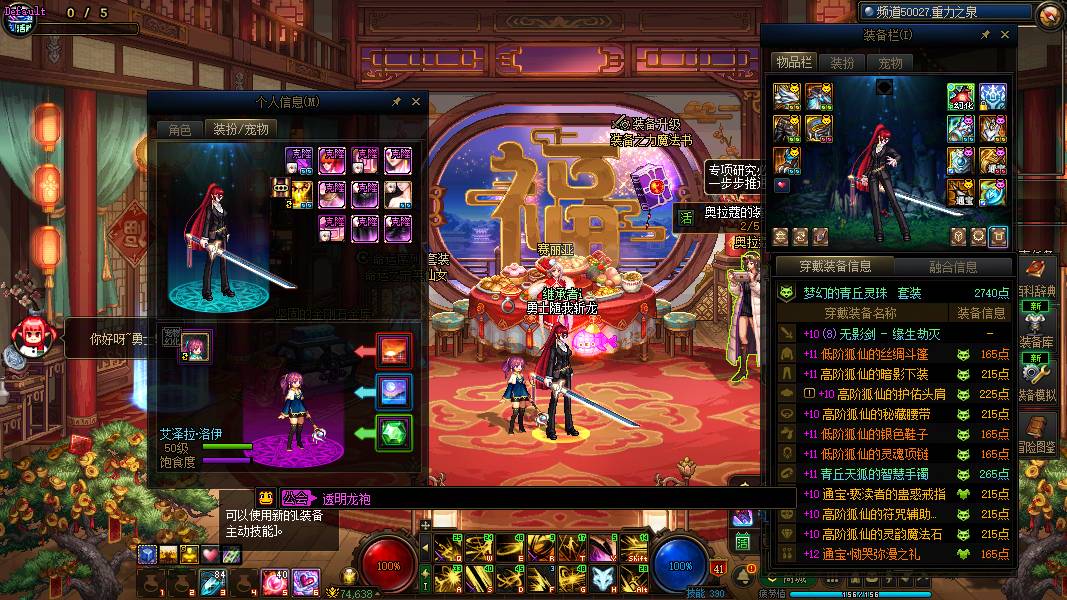The height and width of the screenshot is (600, 1067).
Task: Close the 个人信息 character info window
Action: click(x=416, y=102)
